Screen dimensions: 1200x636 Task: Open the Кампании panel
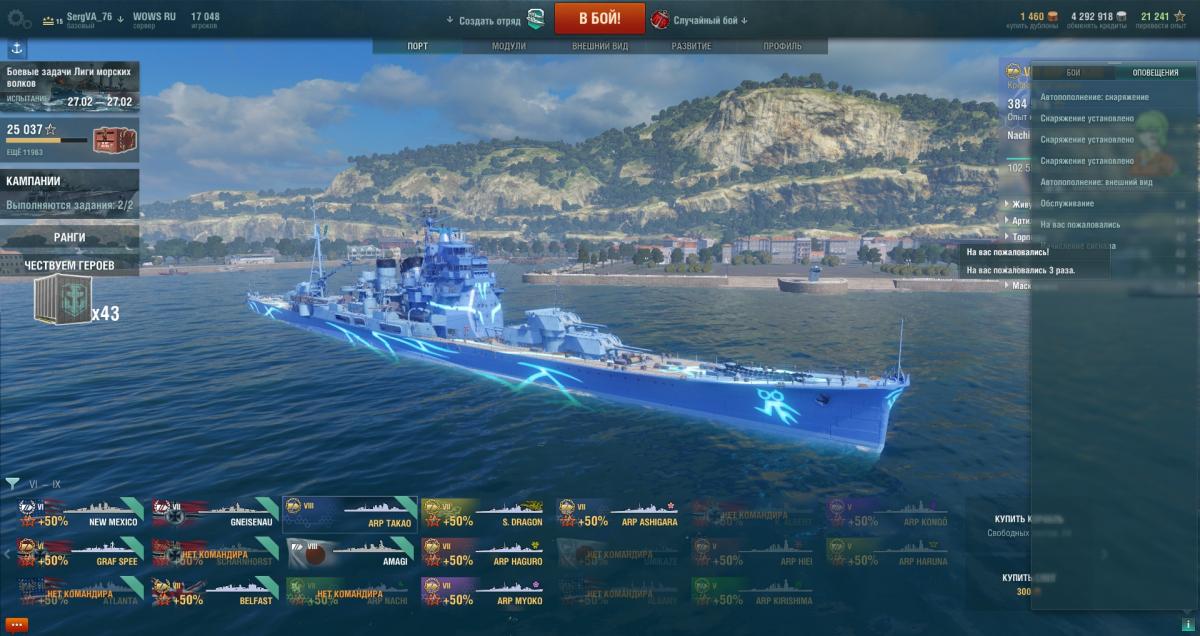click(x=68, y=192)
